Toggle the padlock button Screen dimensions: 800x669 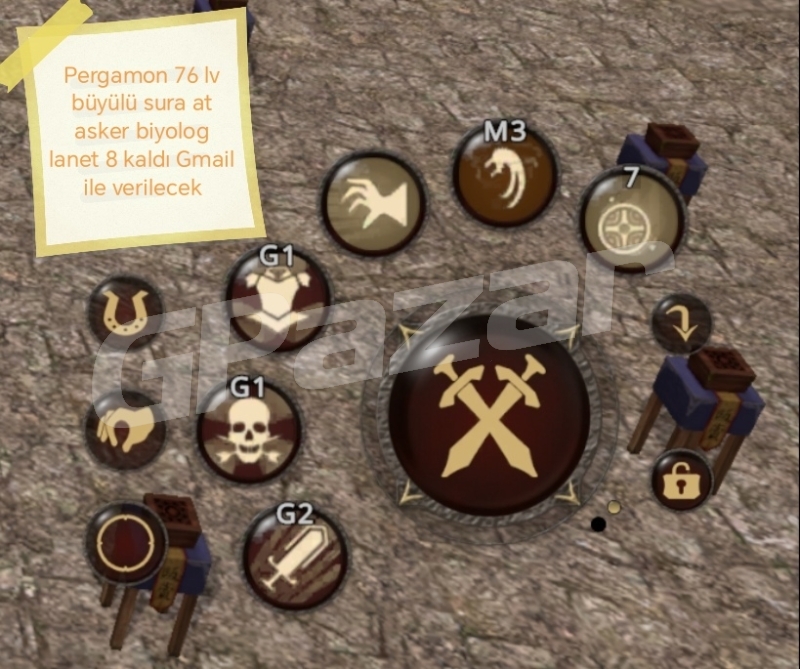coord(682,480)
